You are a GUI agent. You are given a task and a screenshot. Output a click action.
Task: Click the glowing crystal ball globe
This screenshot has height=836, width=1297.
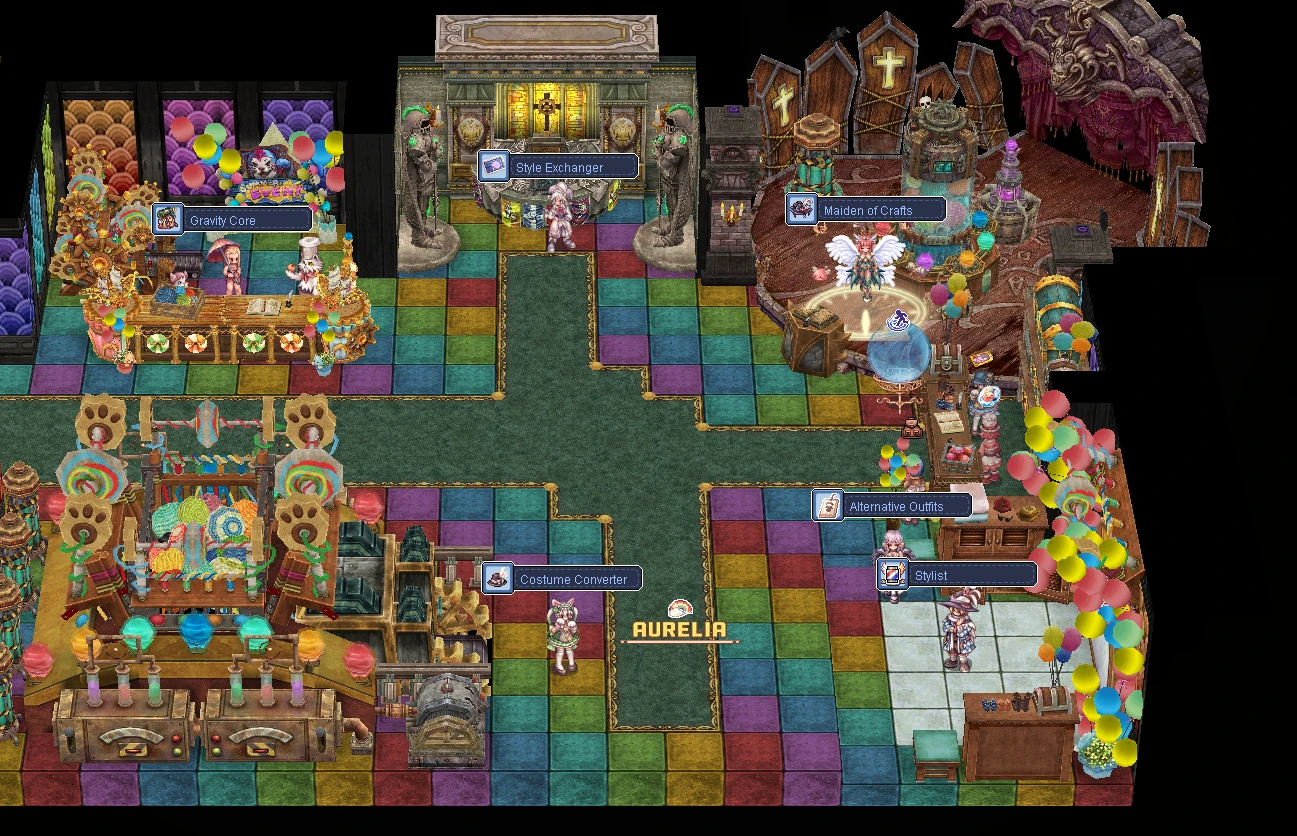tap(898, 355)
